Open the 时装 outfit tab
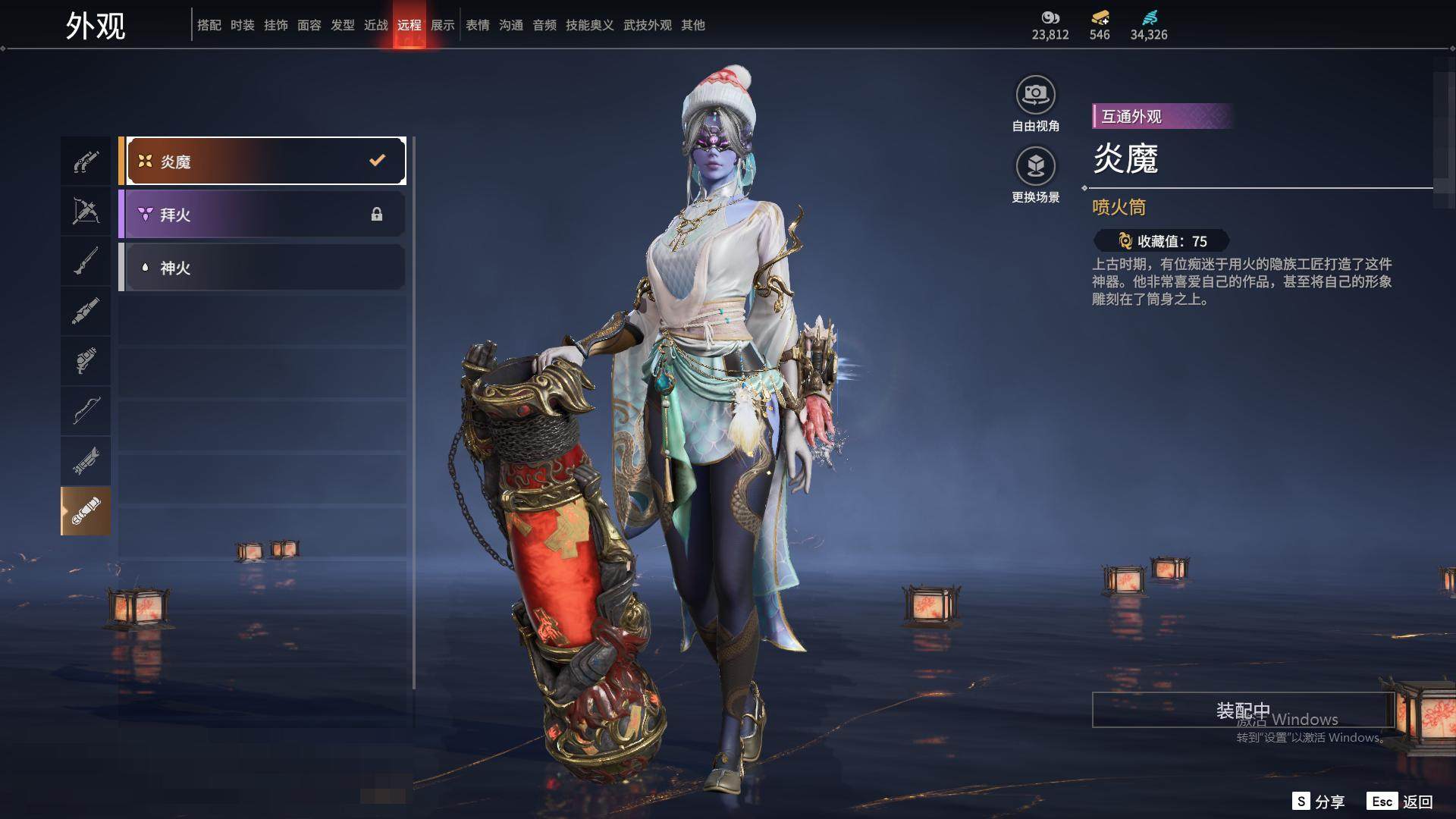The image size is (1456, 819). [243, 25]
